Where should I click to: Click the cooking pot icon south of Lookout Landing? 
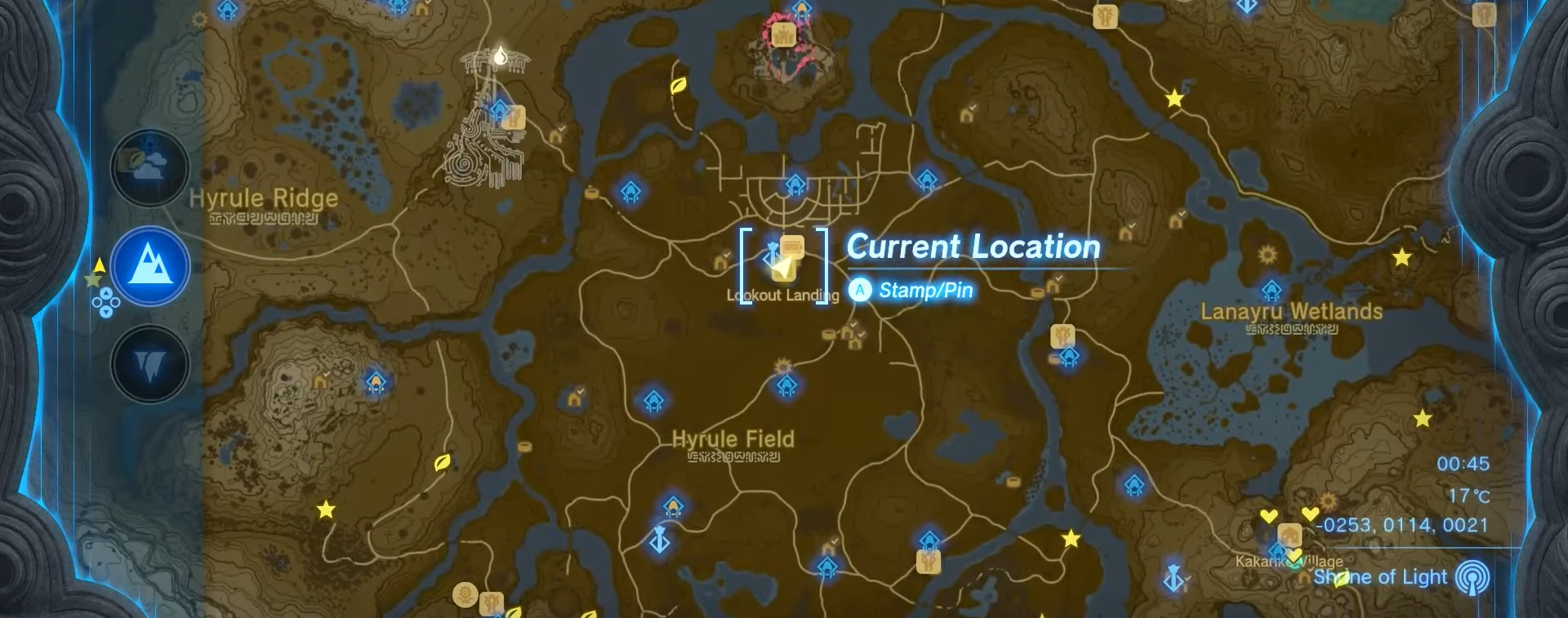tap(828, 333)
